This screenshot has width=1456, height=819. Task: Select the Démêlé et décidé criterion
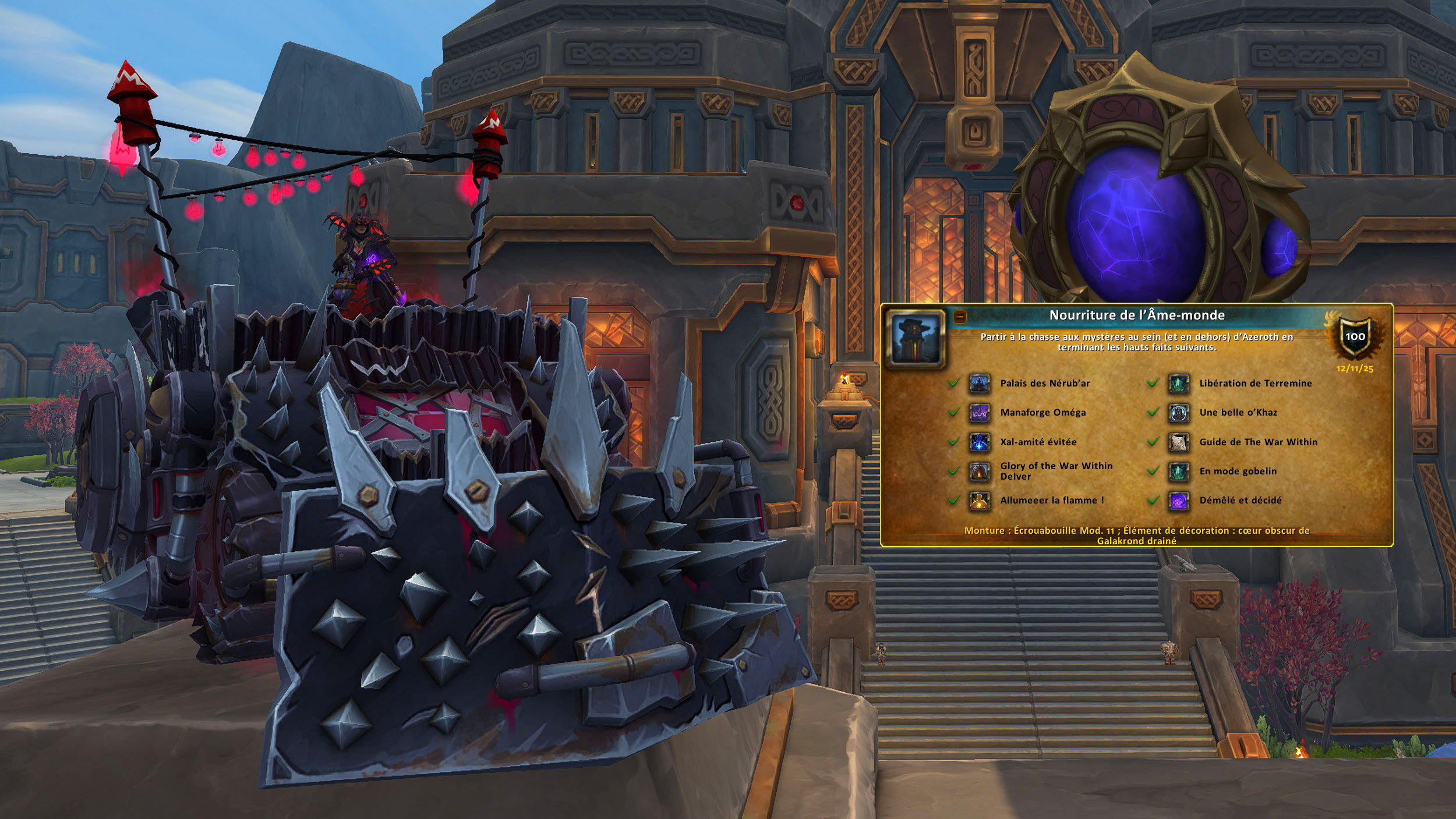(1240, 501)
